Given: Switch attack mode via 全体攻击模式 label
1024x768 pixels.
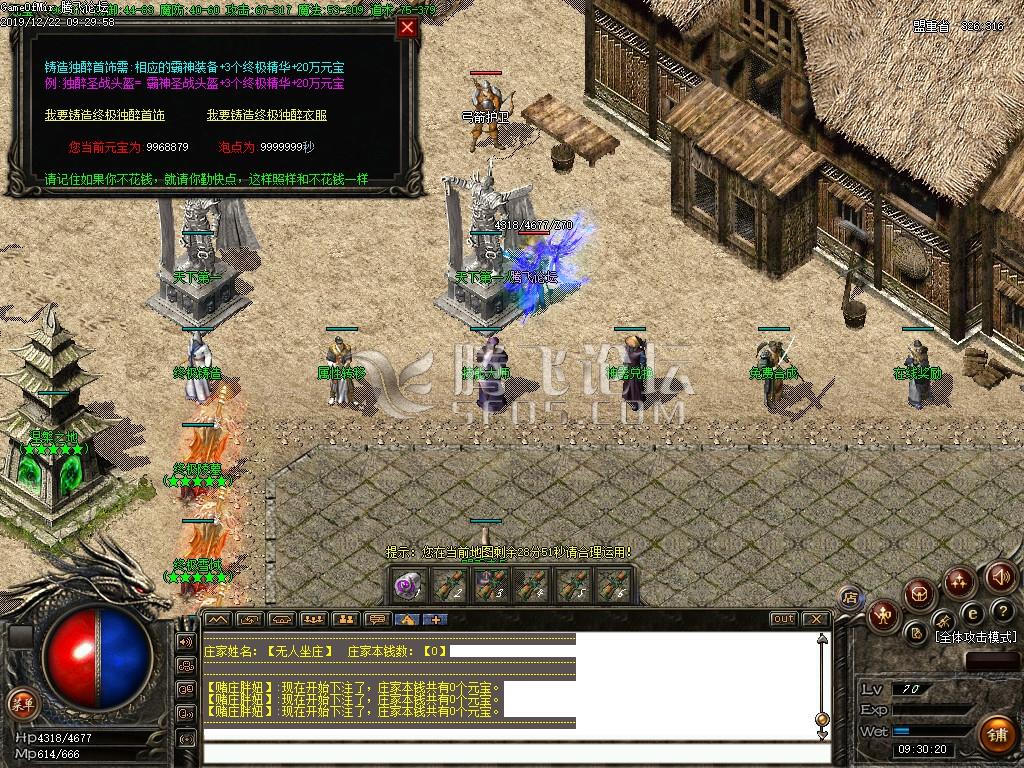Looking at the screenshot, I should [976, 636].
